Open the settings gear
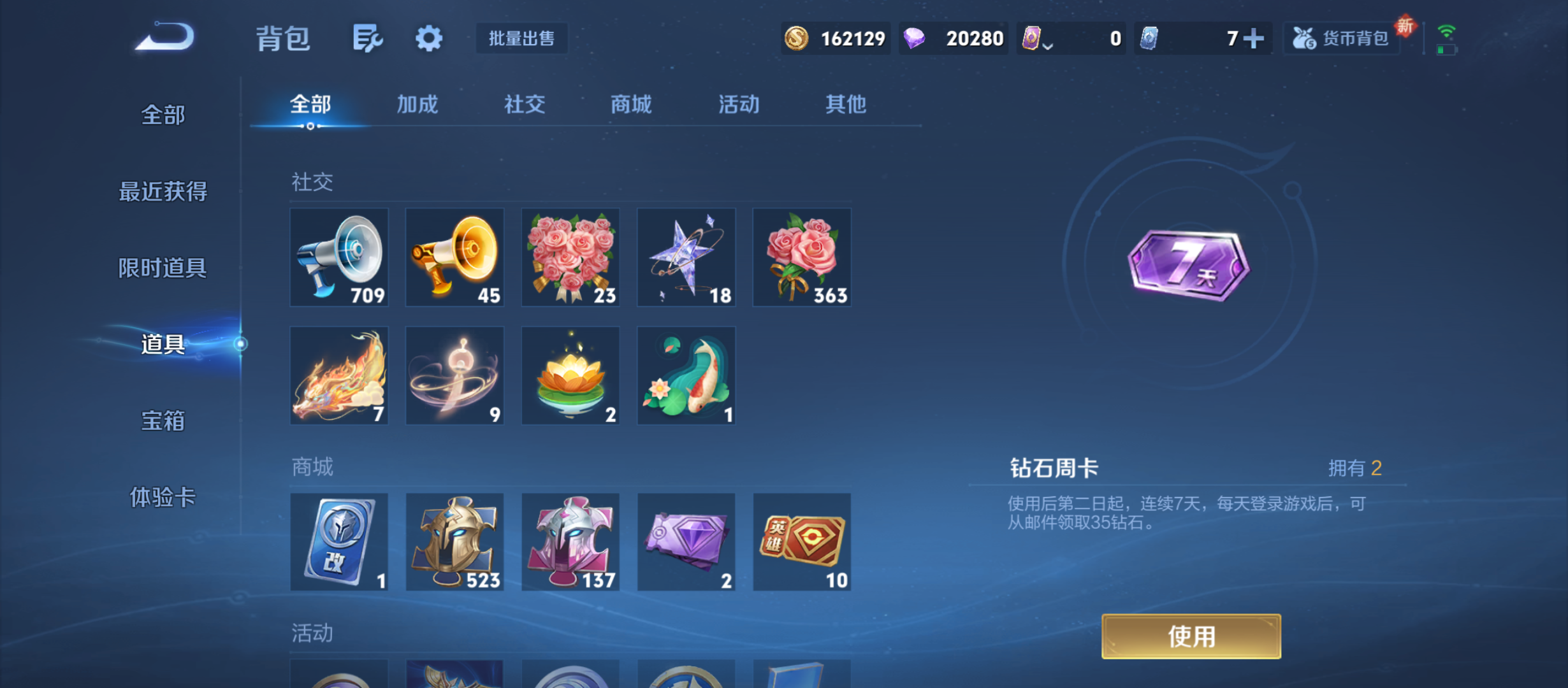Viewport: 1568px width, 688px height. tap(428, 38)
